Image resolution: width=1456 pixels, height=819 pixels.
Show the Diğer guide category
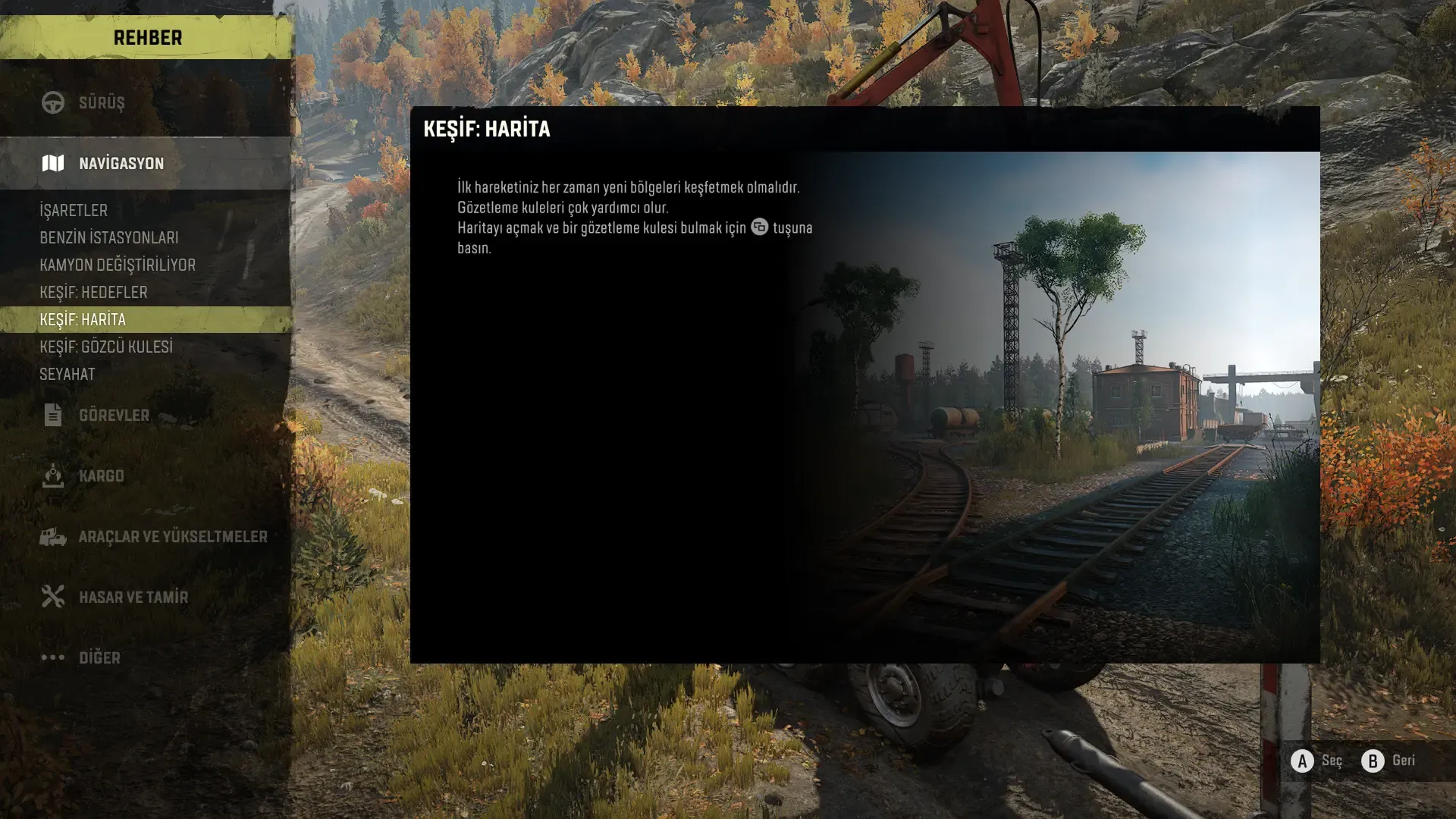pyautogui.click(x=99, y=657)
